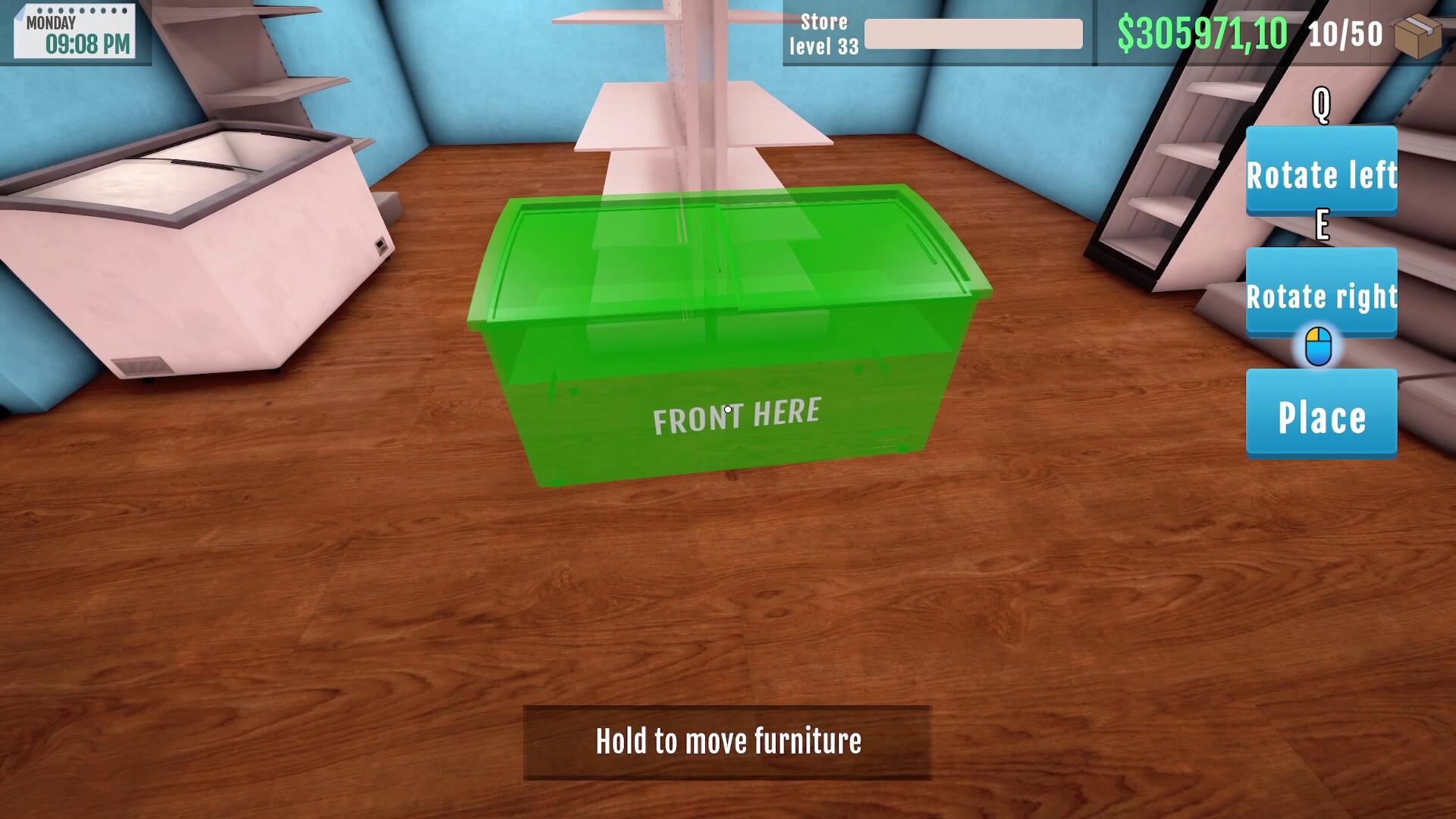1456x819 pixels.
Task: Open the storage box inventory icon
Action: [1417, 35]
